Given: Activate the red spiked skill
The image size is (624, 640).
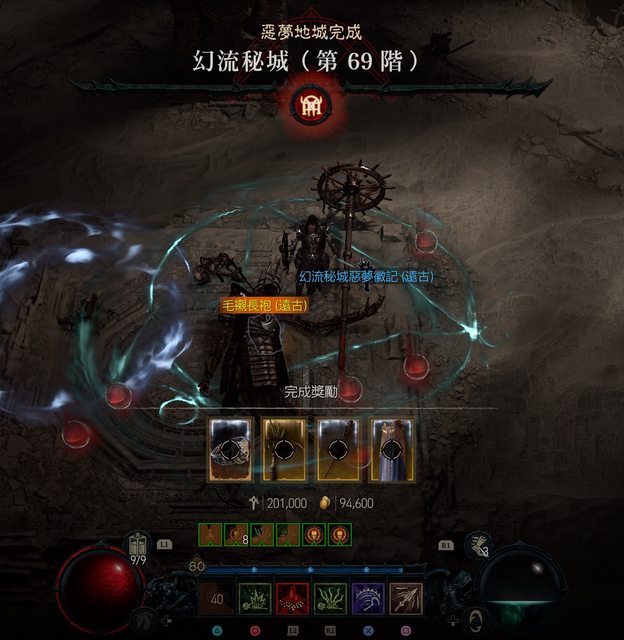Looking at the screenshot, I should 291,599.
